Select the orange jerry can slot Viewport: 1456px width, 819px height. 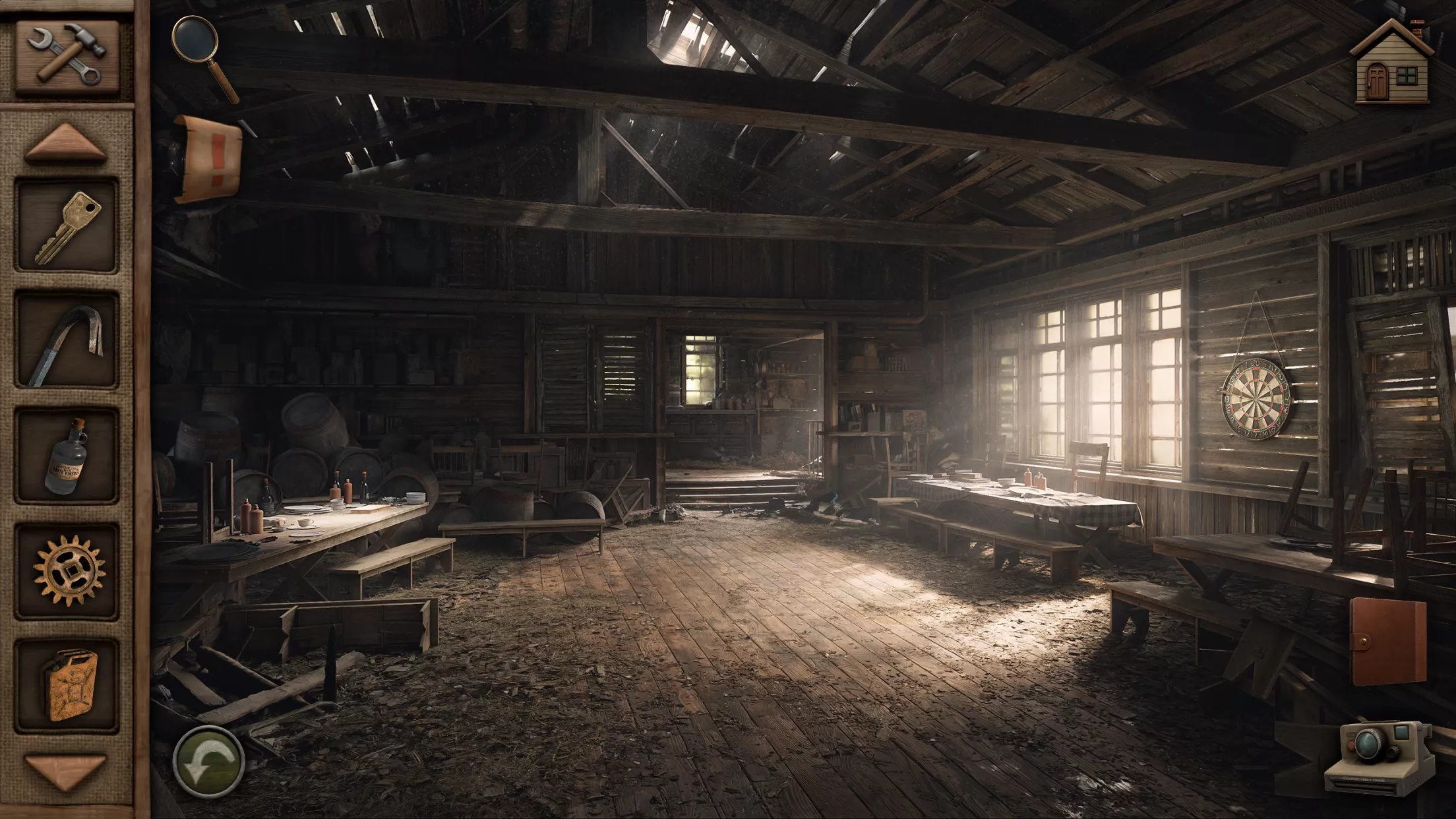coord(67,686)
